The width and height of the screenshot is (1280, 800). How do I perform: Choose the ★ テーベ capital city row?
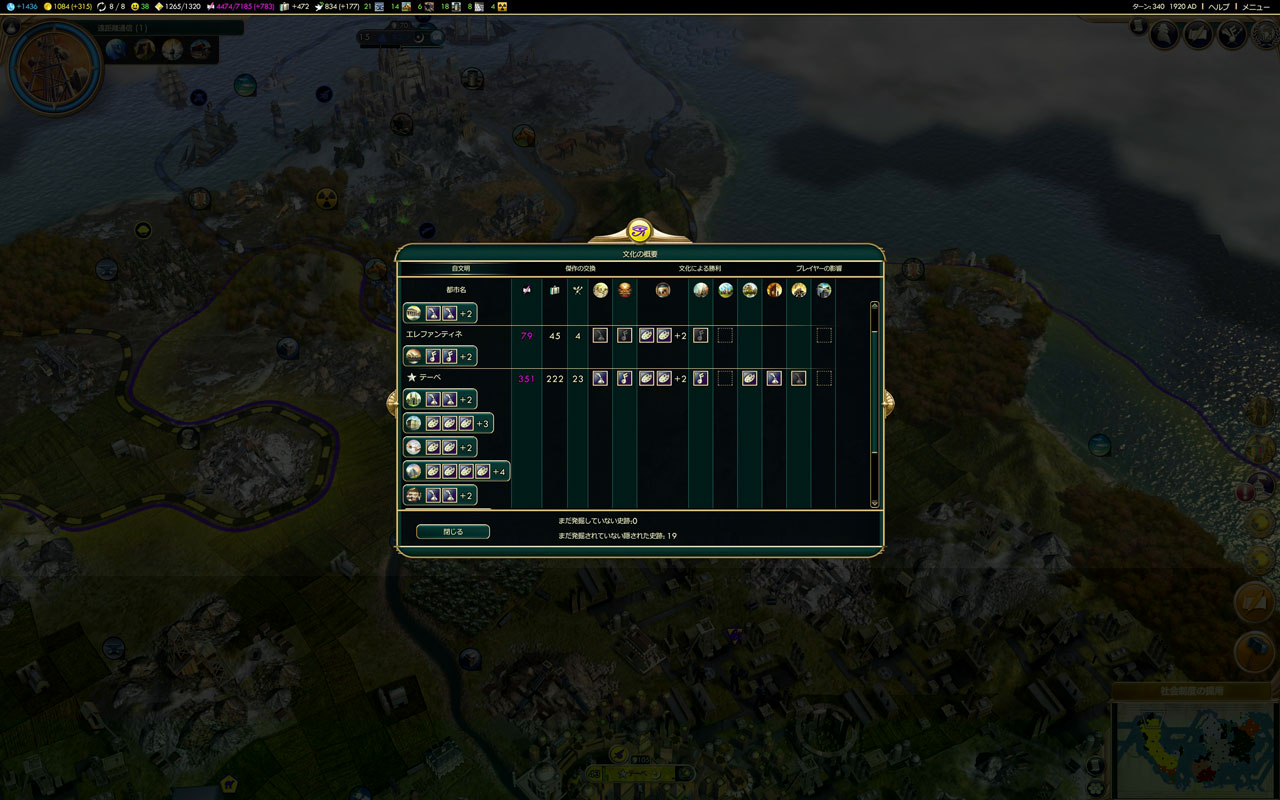coord(425,378)
